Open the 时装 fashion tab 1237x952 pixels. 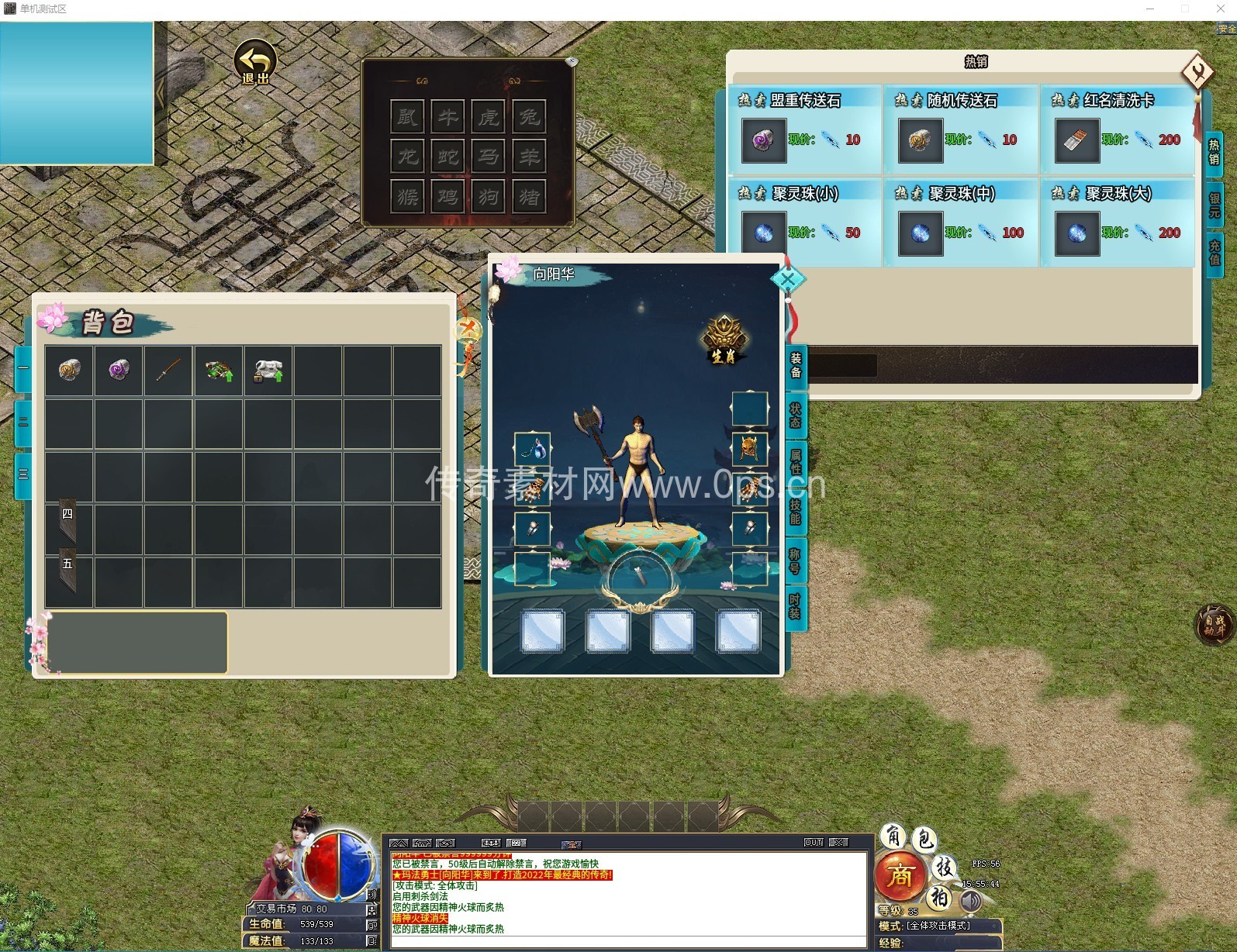click(x=796, y=606)
